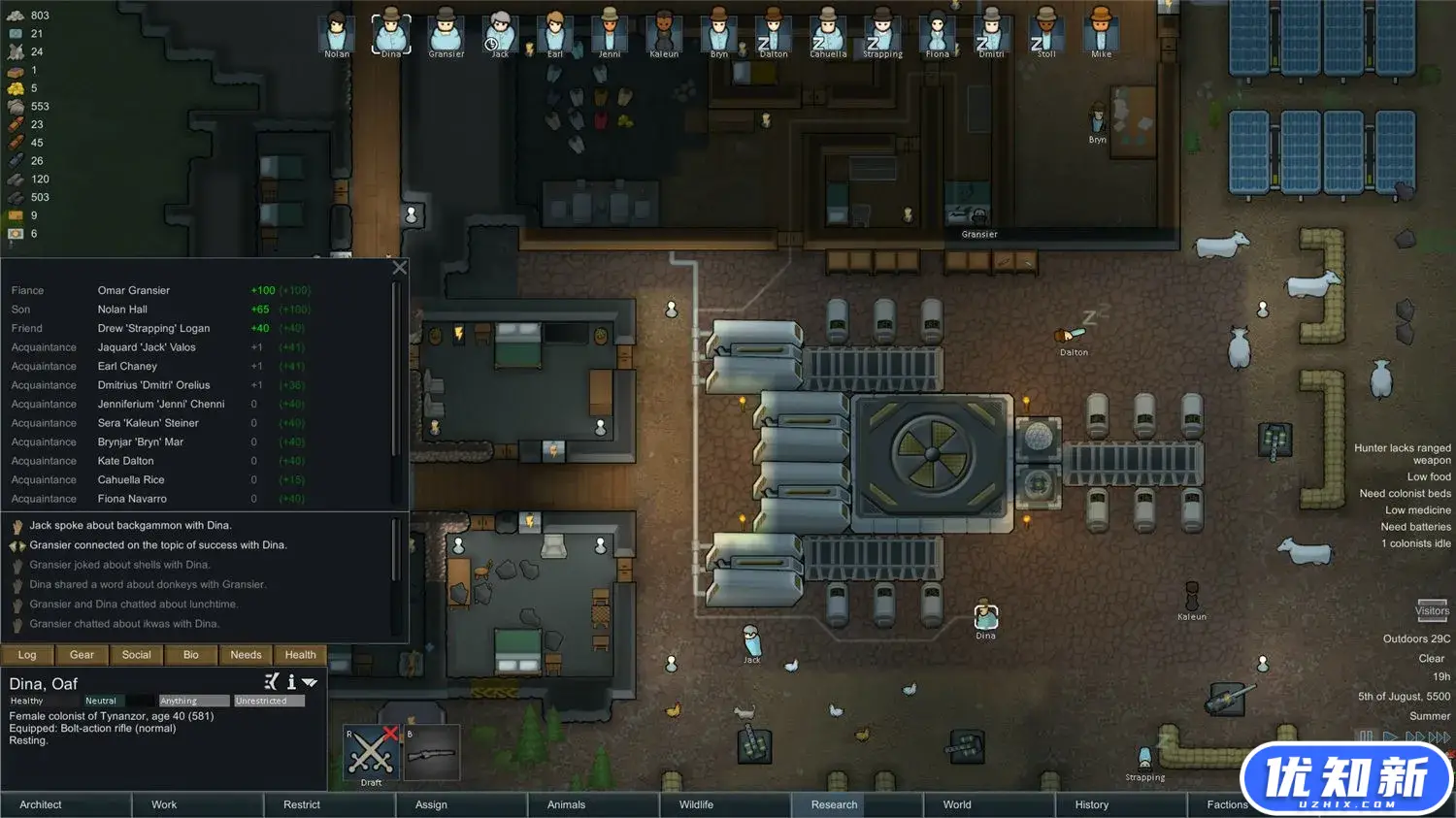Change Dina's Unrestricted area setting
The width and height of the screenshot is (1456, 818).
click(269, 701)
